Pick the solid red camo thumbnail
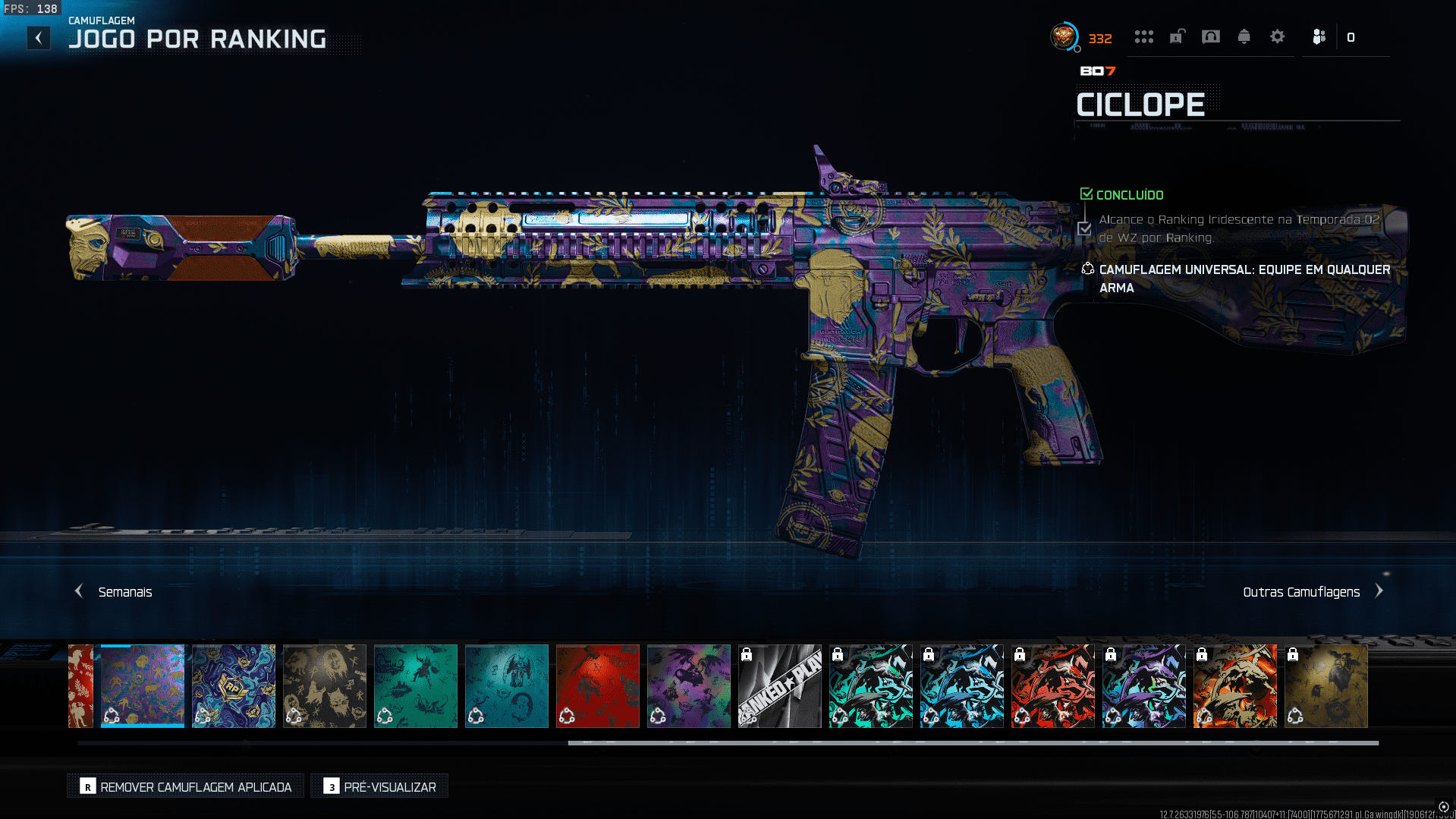Image resolution: width=1456 pixels, height=819 pixels. [598, 686]
